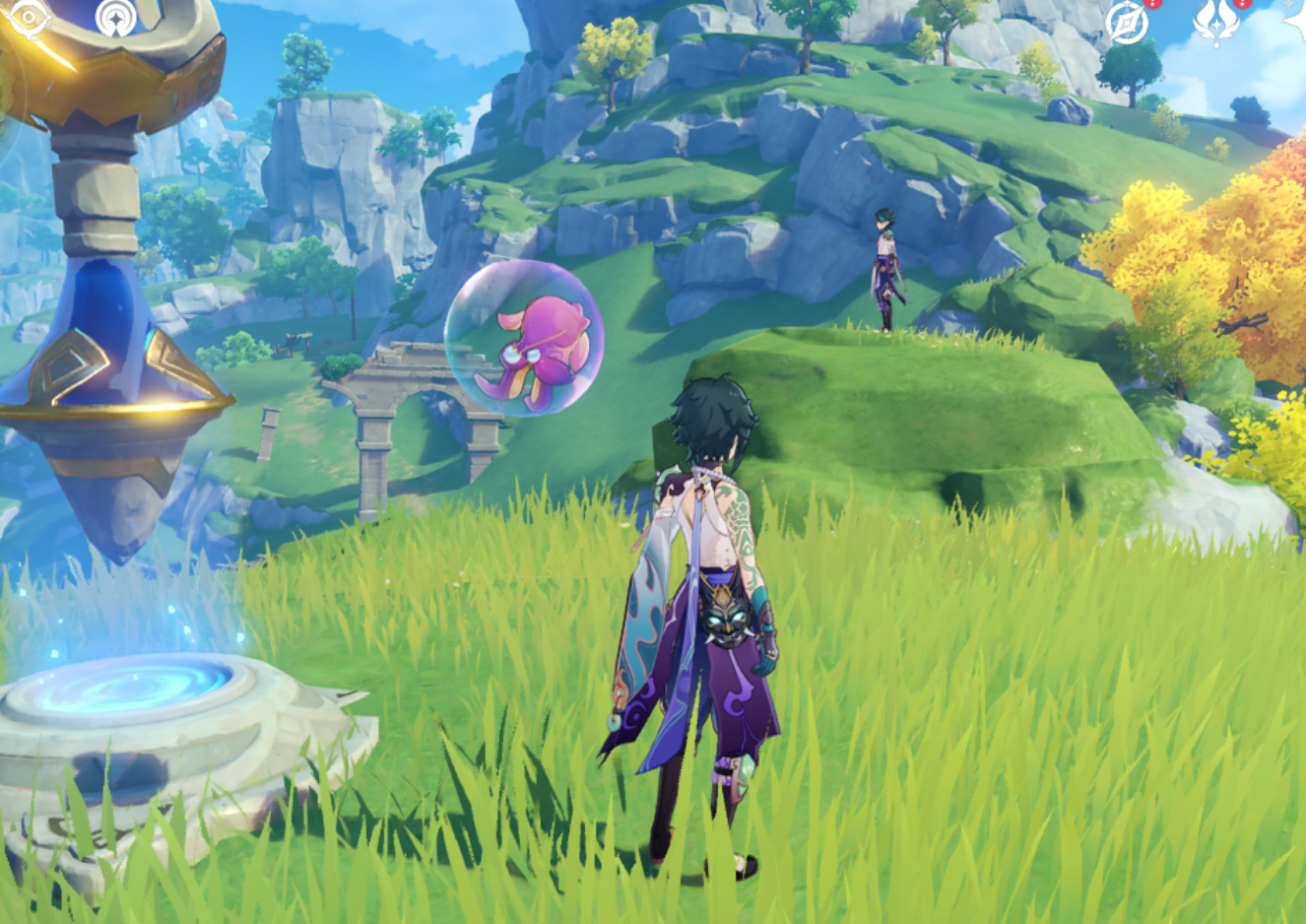
Task: Open the four-pointed star Wish icon
Action: [x=1297, y=20]
